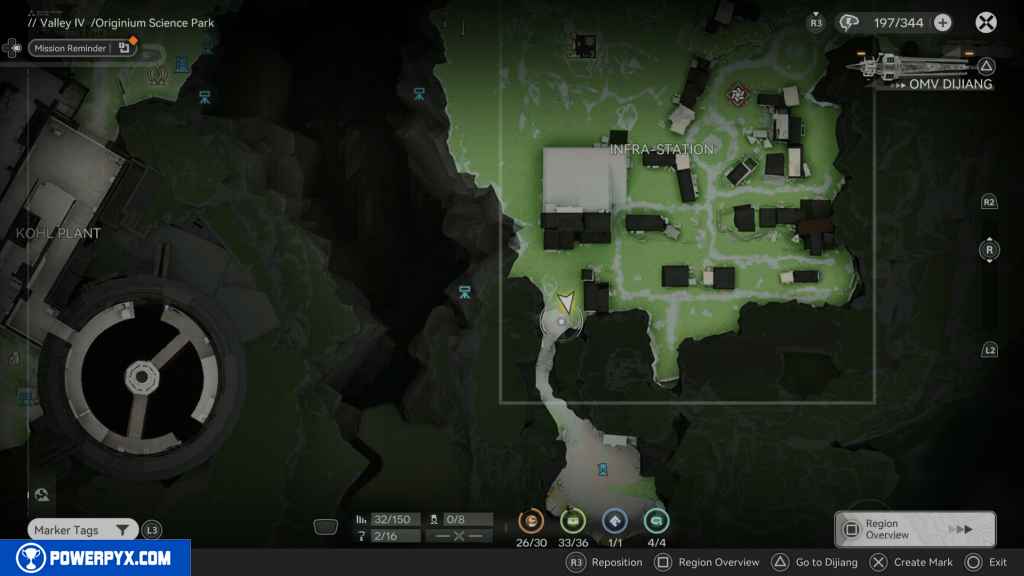Image resolution: width=1024 pixels, height=576 pixels.
Task: Select the teal 4/4 collectible tracker
Action: point(656,521)
